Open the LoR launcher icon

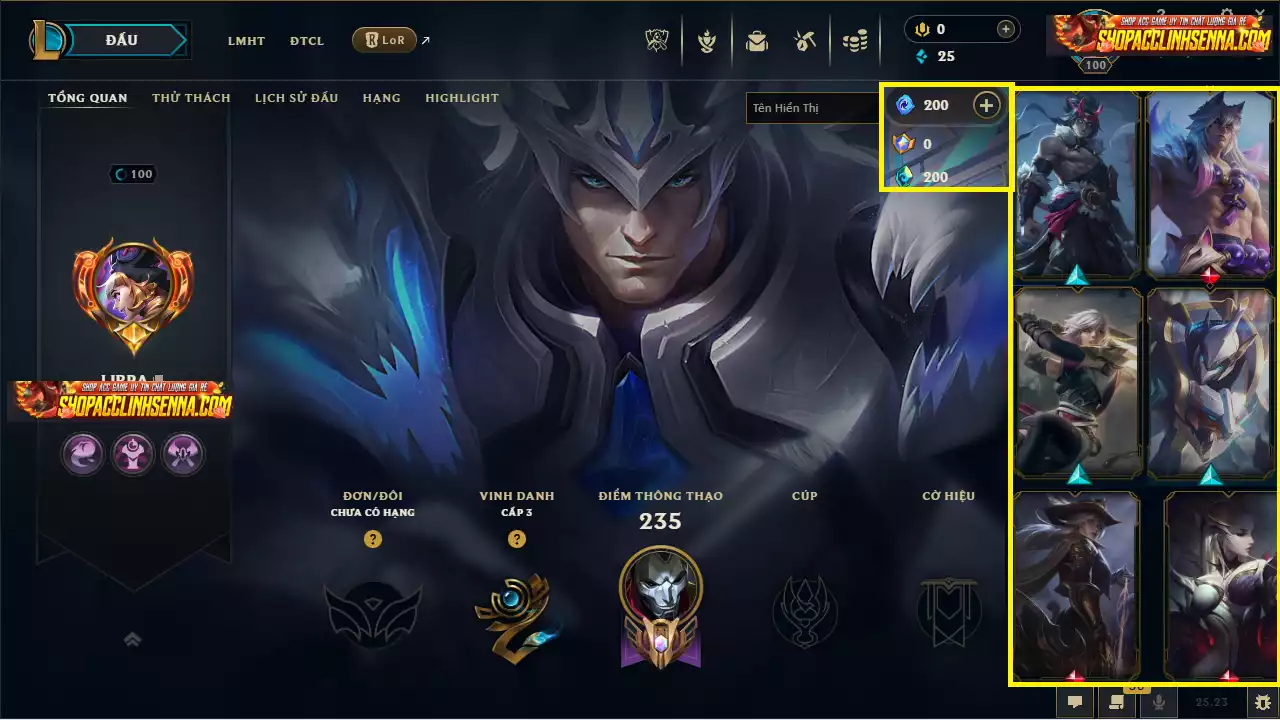click(x=384, y=40)
